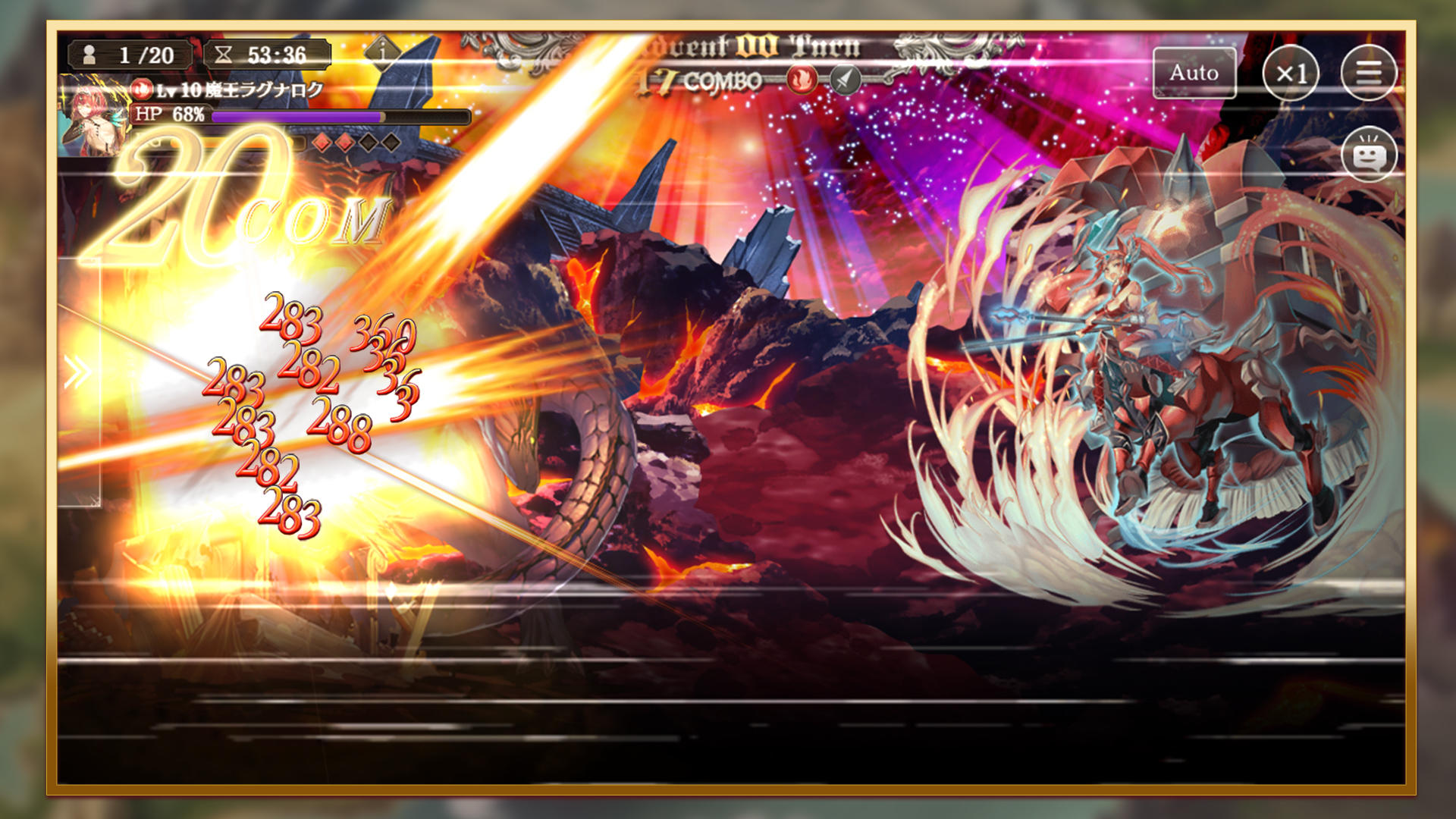The width and height of the screenshot is (1456, 819).
Task: Click the purple HP bar showing 68%
Action: click(334, 117)
